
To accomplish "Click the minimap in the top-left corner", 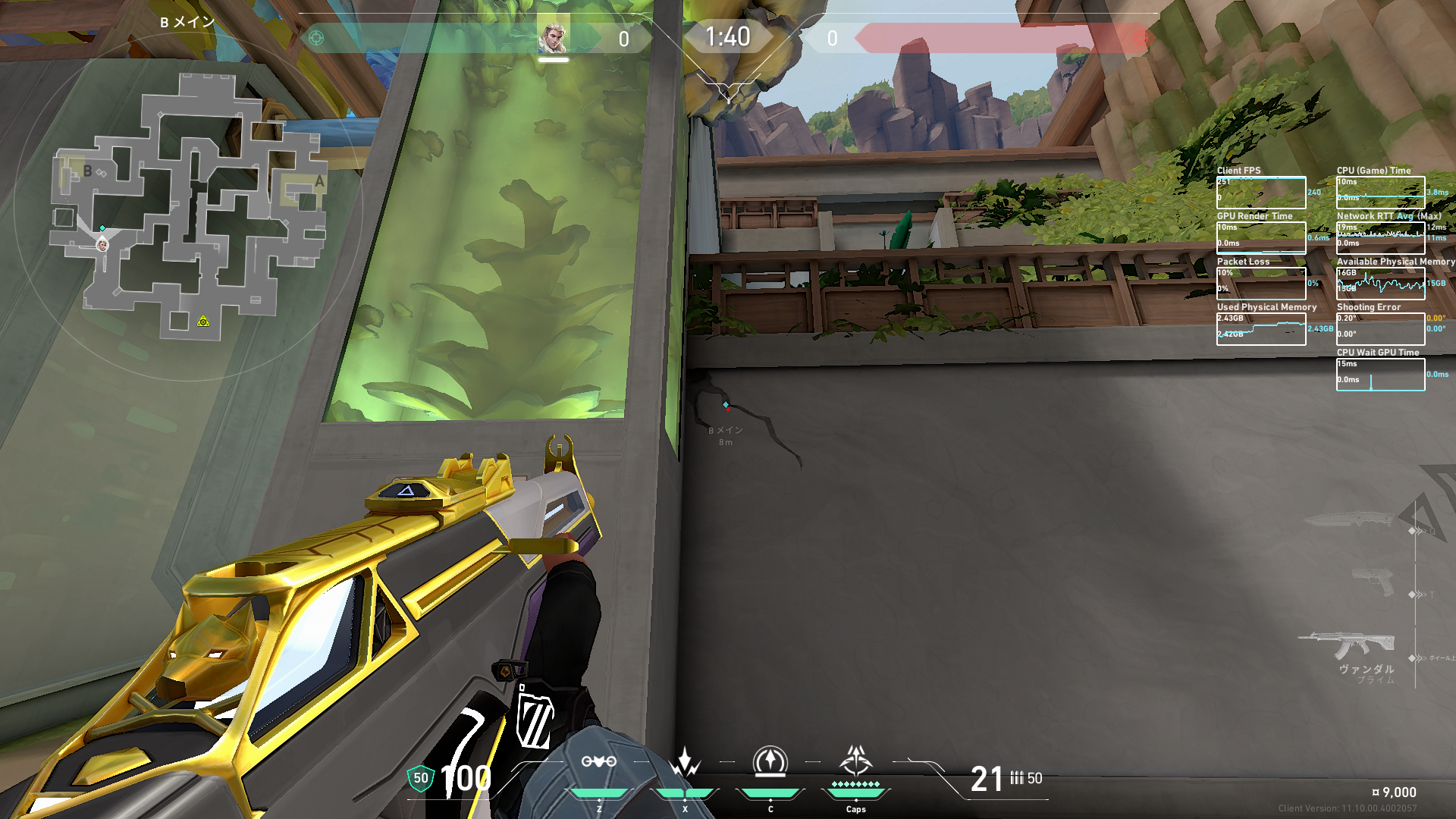I will click(188, 205).
